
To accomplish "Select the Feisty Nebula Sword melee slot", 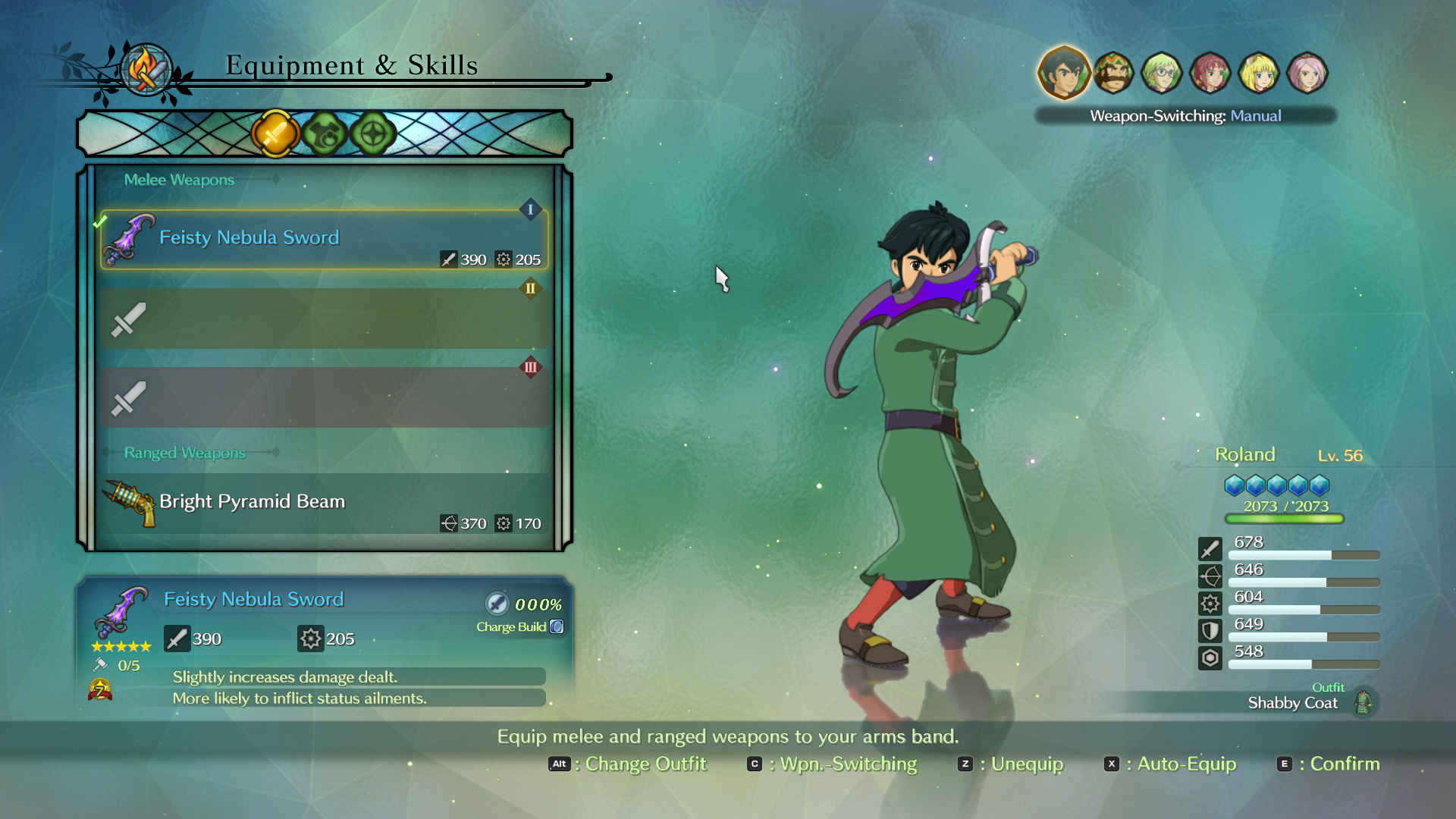I will [325, 240].
